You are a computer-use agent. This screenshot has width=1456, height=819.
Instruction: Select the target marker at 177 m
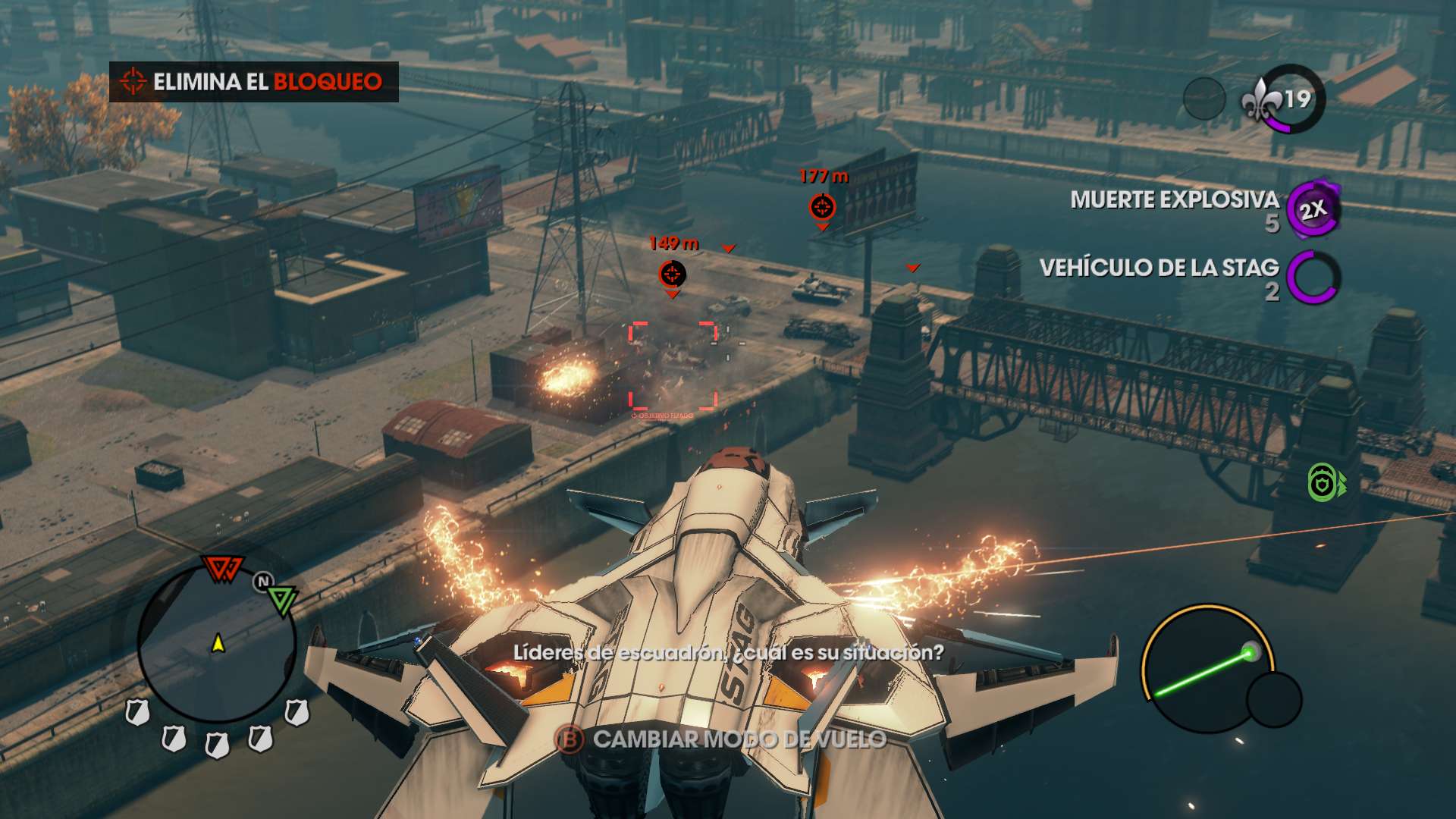point(822,206)
